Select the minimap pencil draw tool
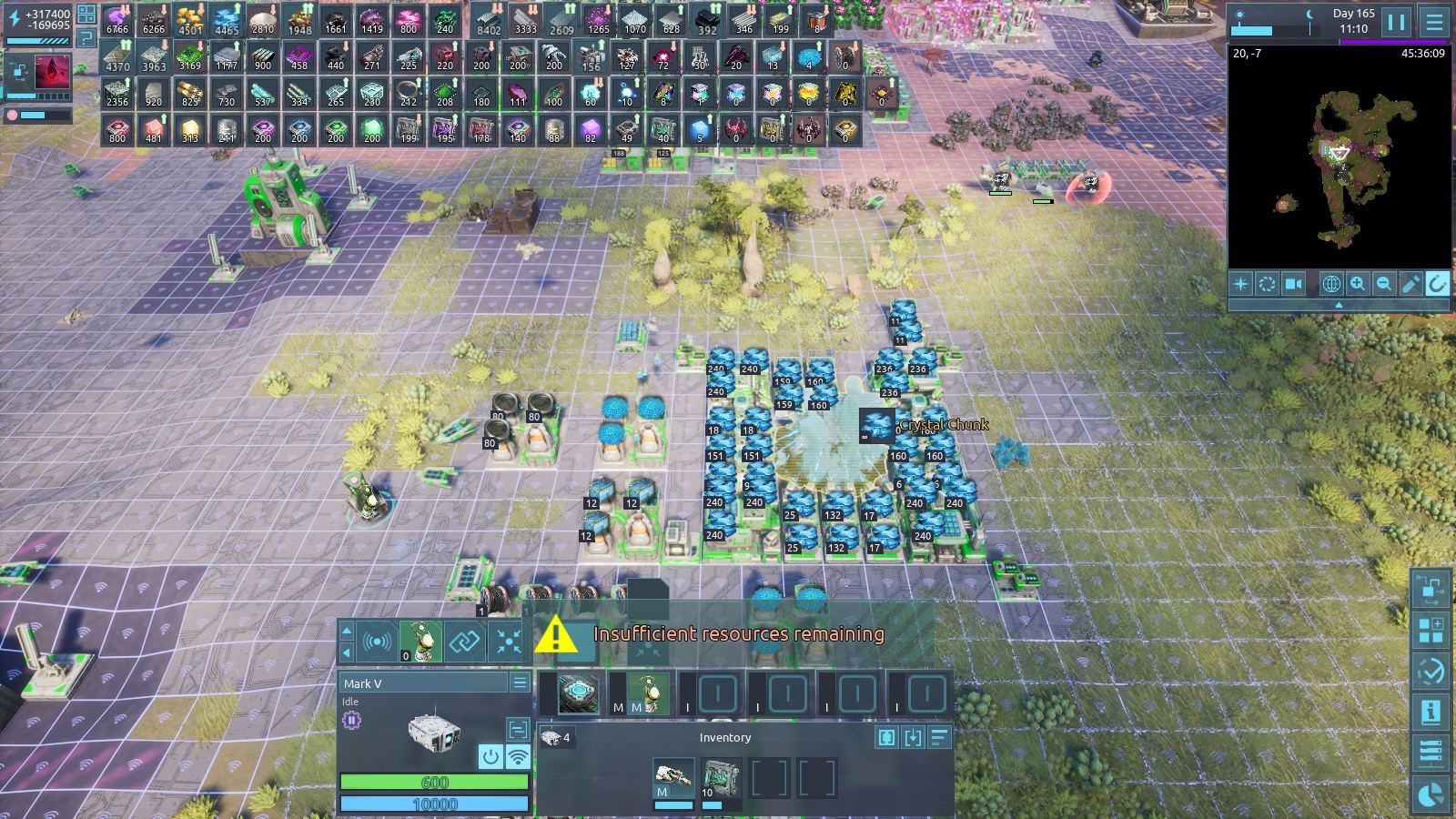This screenshot has height=819, width=1456. (x=1410, y=284)
